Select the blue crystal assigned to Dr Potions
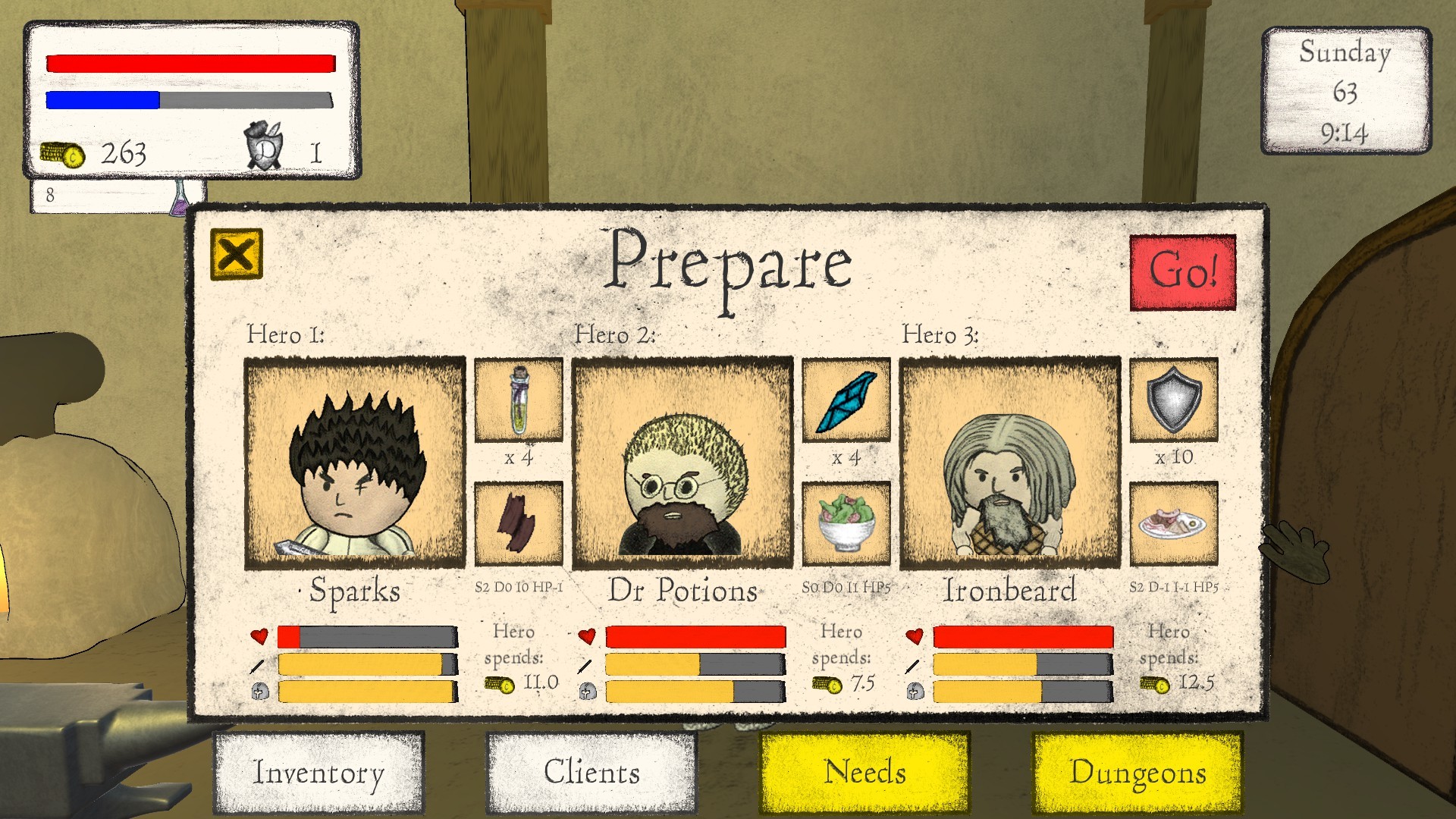The image size is (1456, 819). 846,402
